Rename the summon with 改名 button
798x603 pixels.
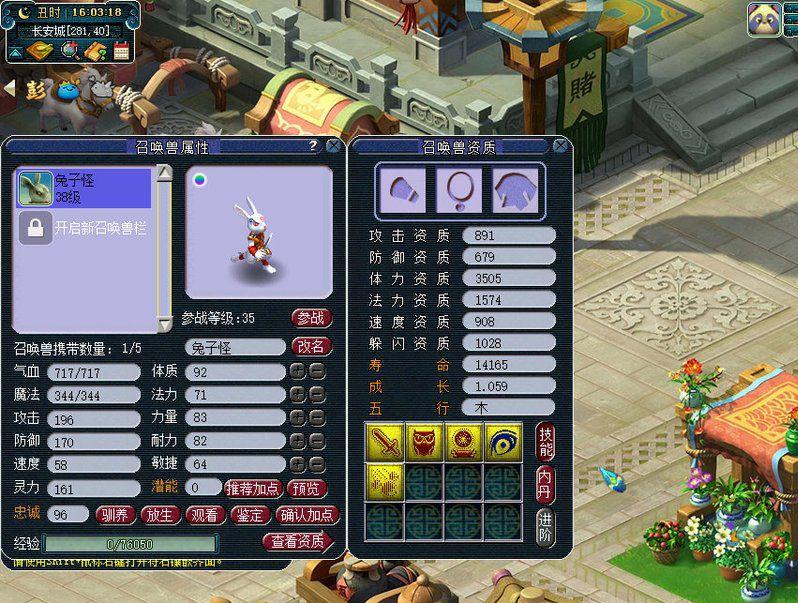tap(311, 346)
